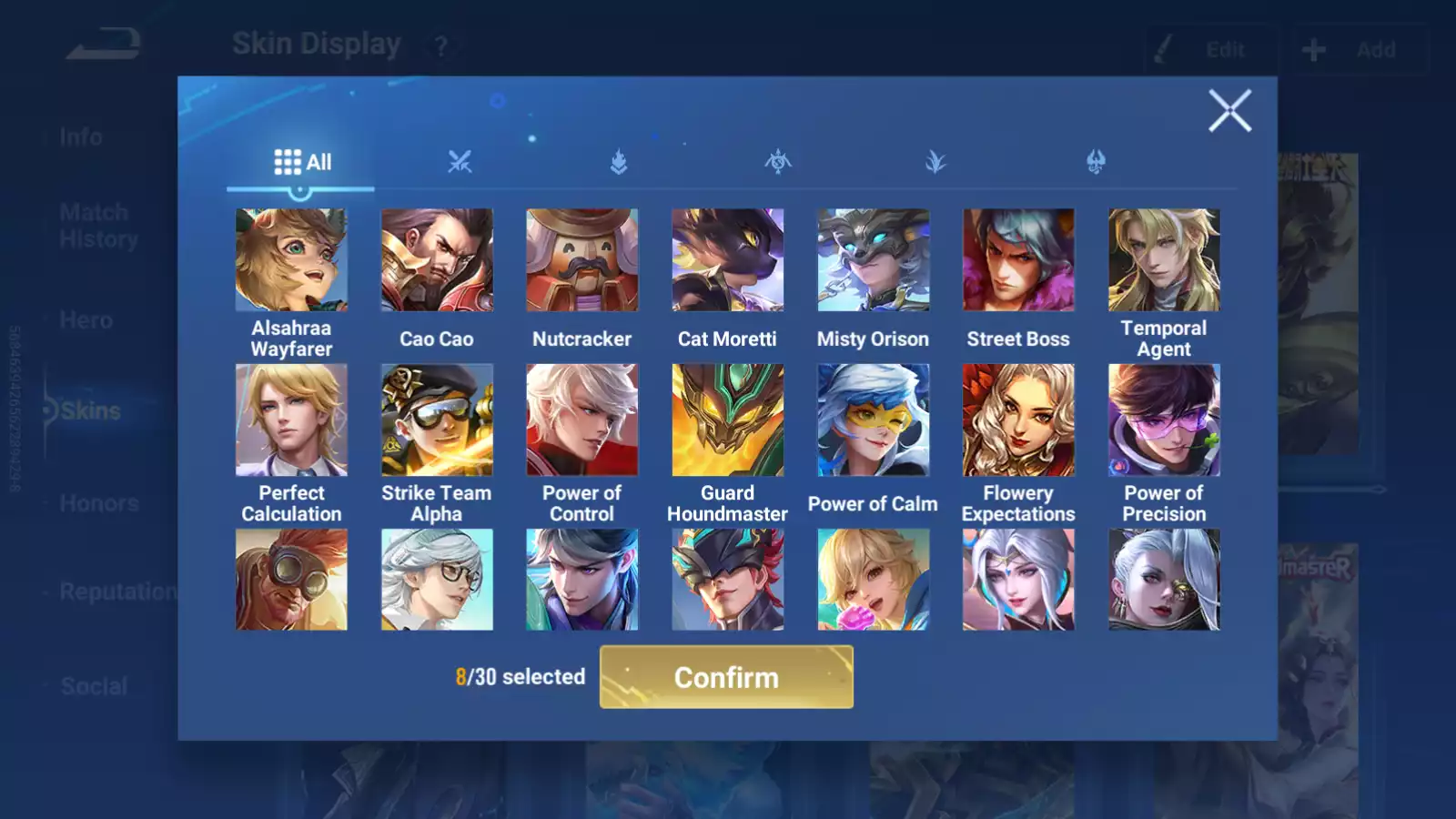The height and width of the screenshot is (819, 1456).
Task: Filter skins by the crossed swords role tab
Action: tap(460, 163)
